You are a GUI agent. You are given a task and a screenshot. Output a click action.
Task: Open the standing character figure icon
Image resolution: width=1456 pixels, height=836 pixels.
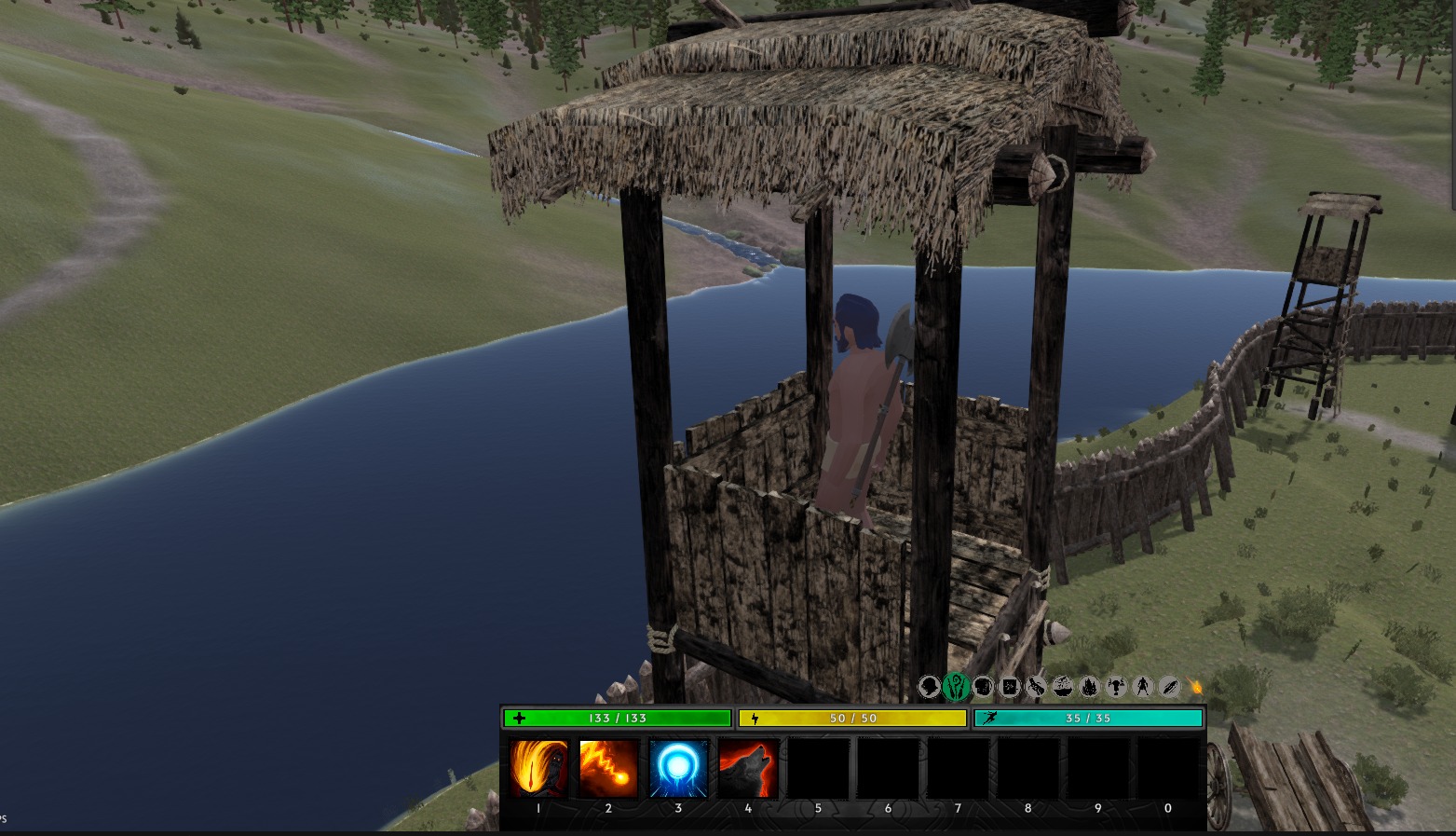tap(1143, 688)
